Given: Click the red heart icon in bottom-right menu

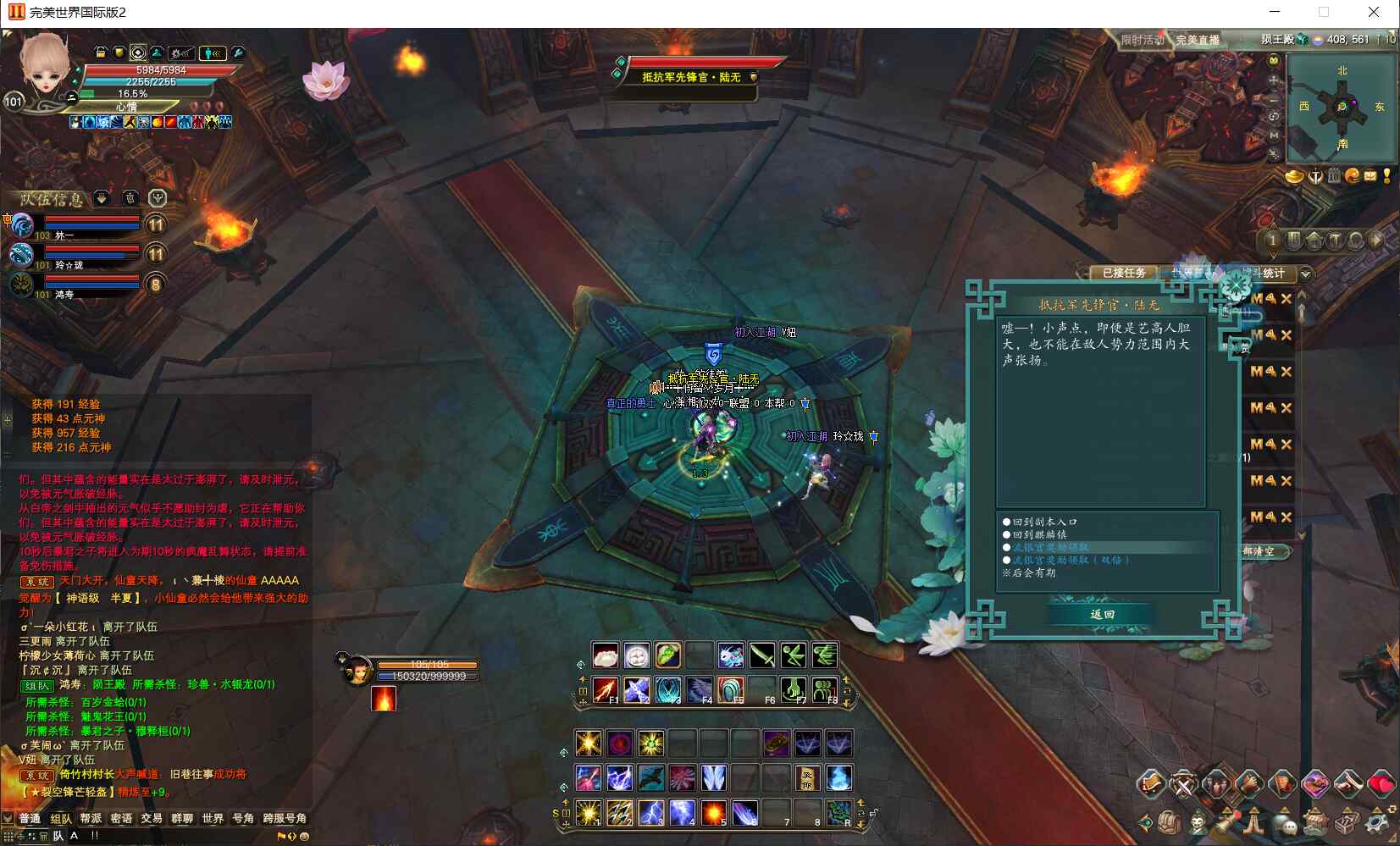Looking at the screenshot, I should coord(1381,784).
